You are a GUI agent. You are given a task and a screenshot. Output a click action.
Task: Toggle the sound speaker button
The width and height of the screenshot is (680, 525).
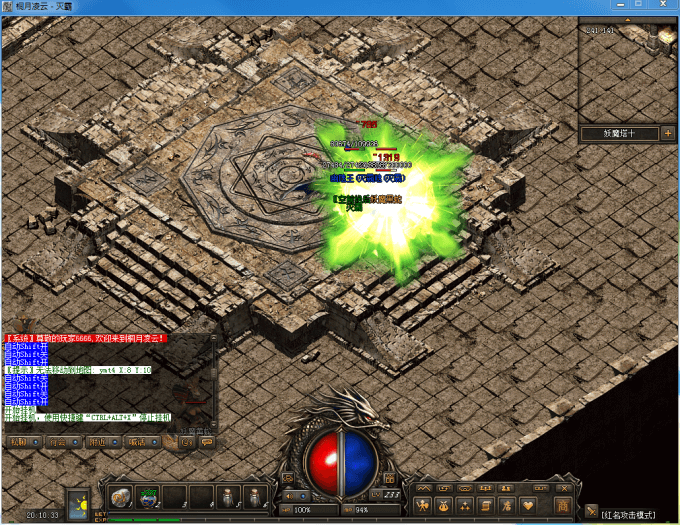289,495
